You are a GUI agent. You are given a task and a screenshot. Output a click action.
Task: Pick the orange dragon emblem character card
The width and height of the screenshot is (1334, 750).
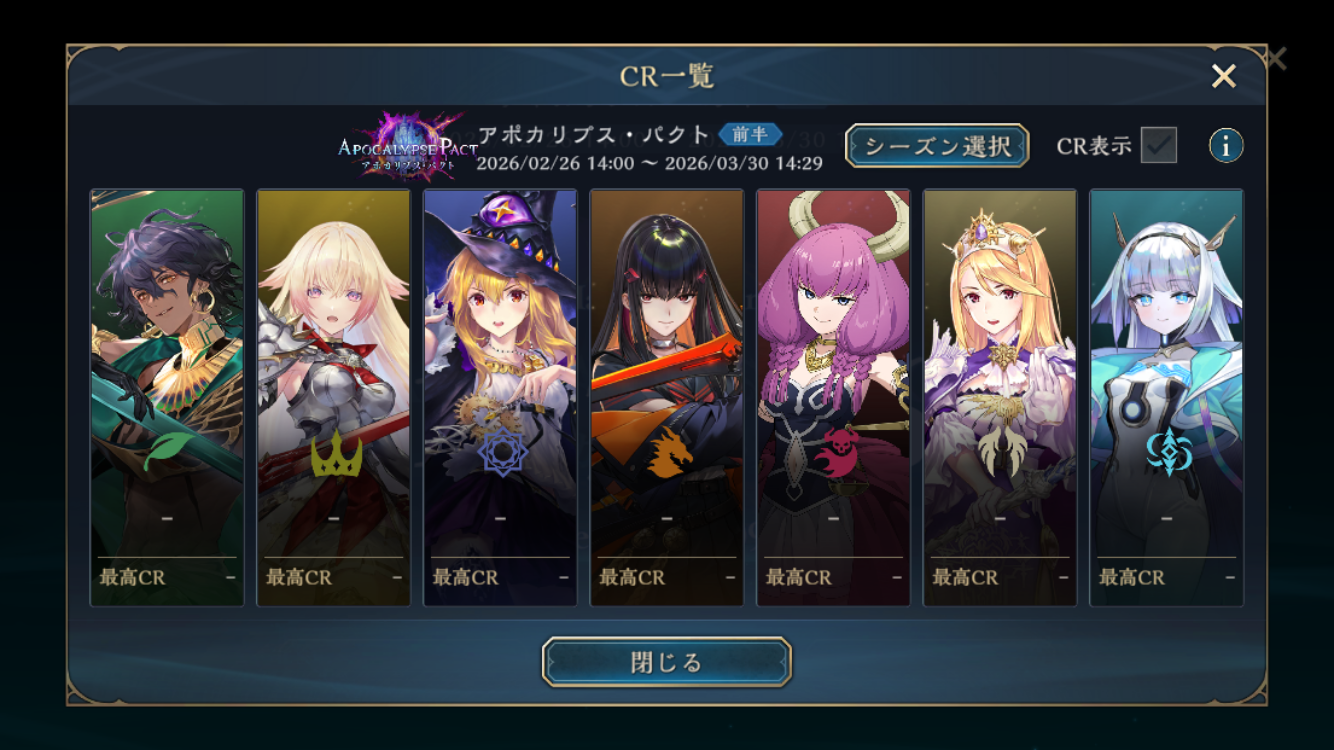click(666, 397)
